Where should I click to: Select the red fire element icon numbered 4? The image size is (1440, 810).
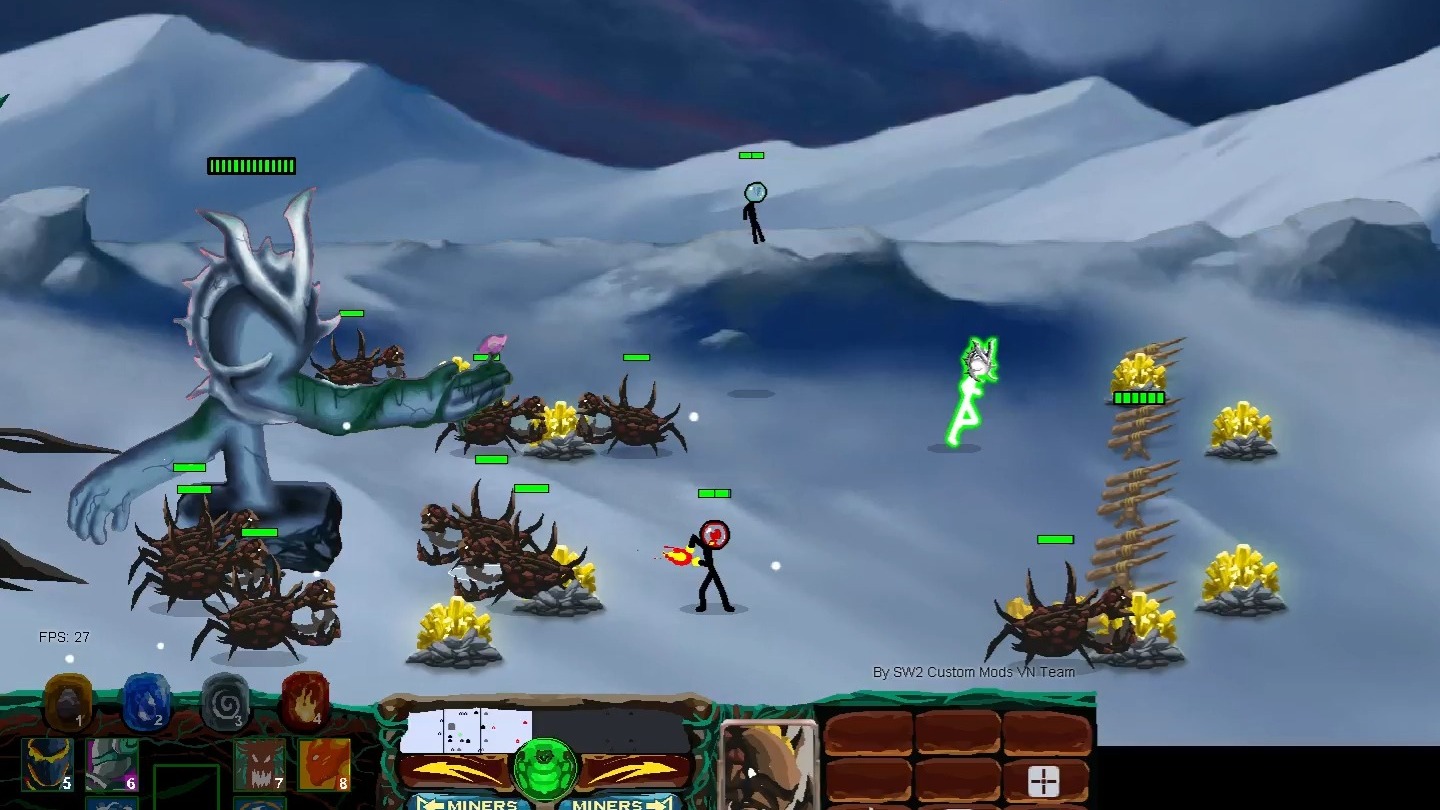pyautogui.click(x=305, y=700)
